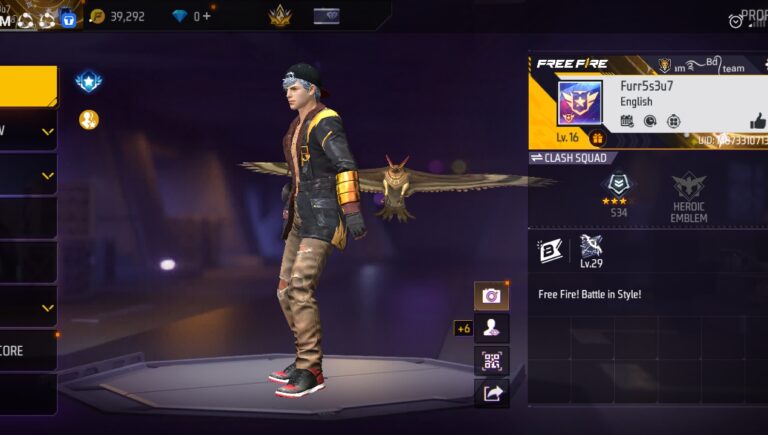Screen dimensions: 768x435
Task: Open the Lv.29 pet icon
Action: pyautogui.click(x=590, y=251)
